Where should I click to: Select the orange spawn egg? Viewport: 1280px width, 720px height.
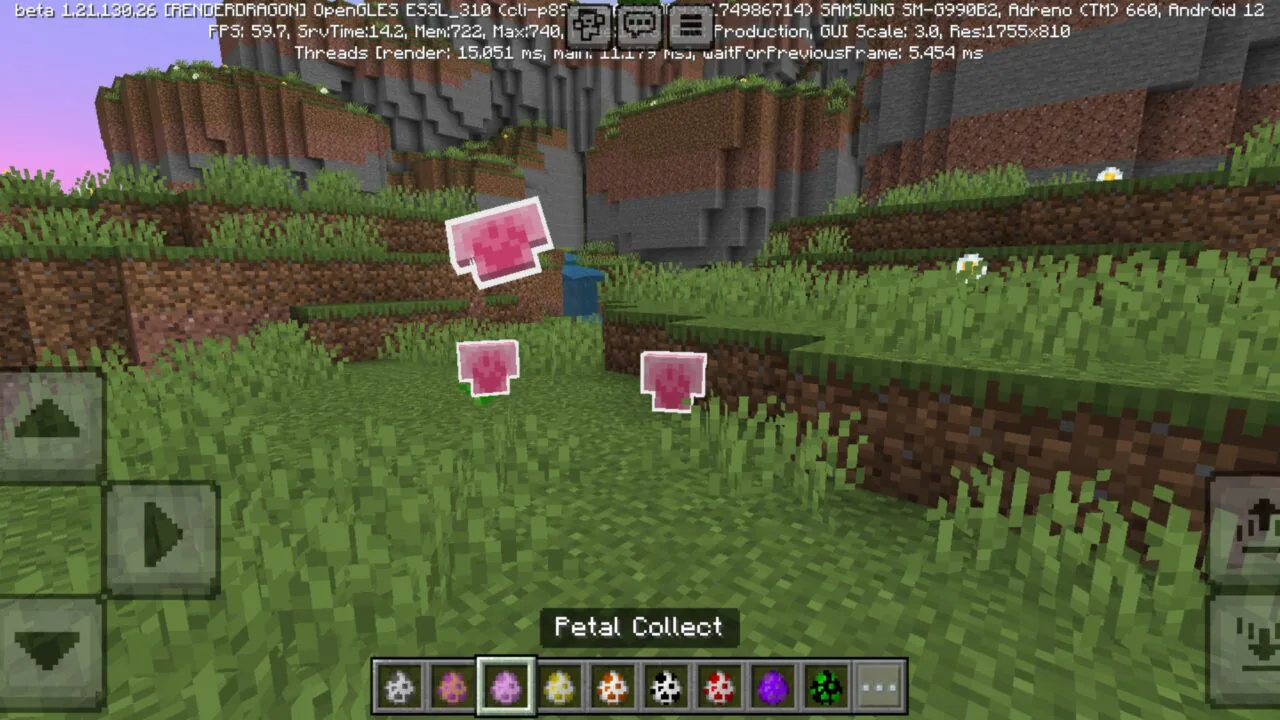(612, 686)
